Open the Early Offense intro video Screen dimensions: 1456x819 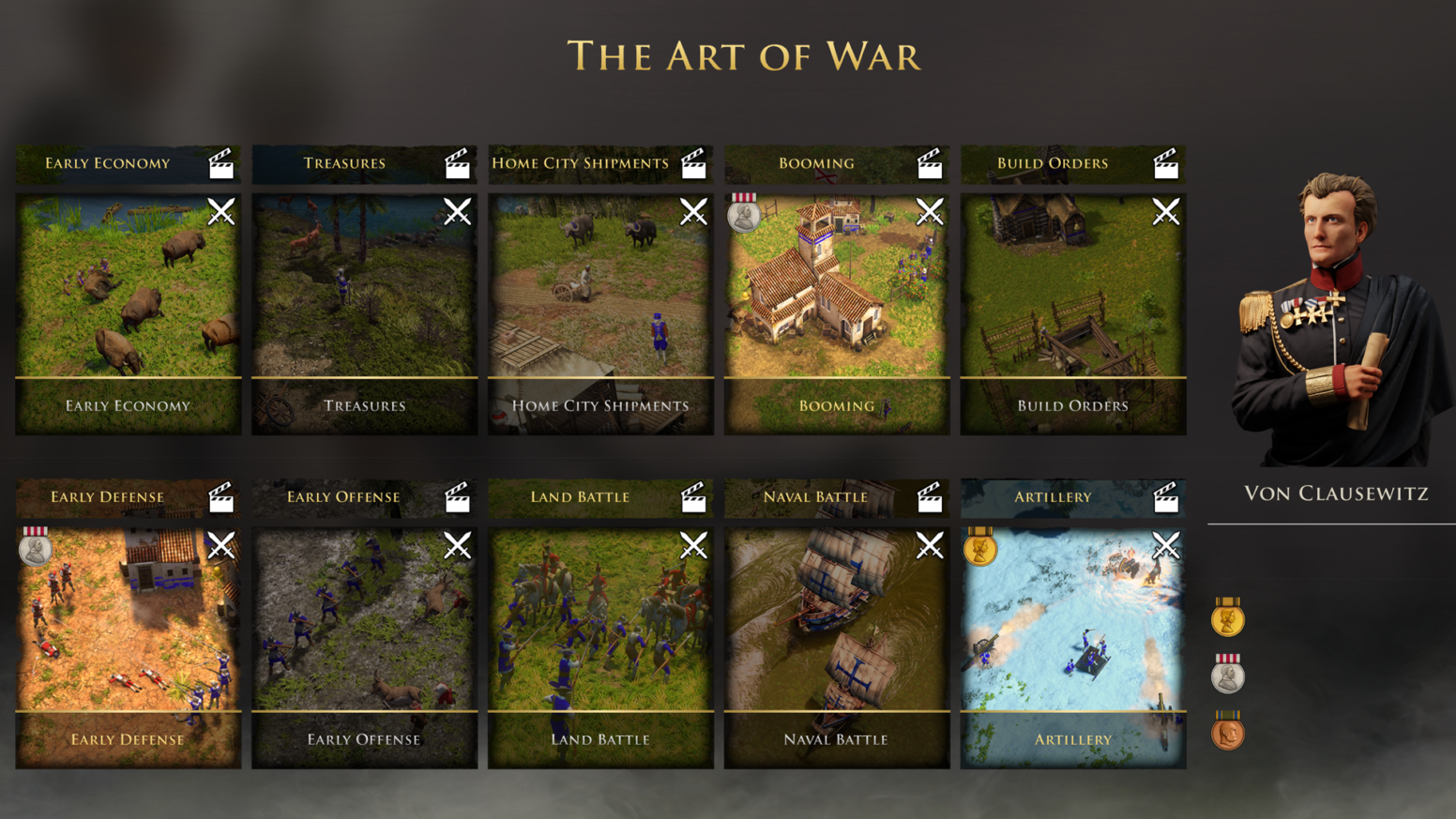pyautogui.click(x=458, y=498)
